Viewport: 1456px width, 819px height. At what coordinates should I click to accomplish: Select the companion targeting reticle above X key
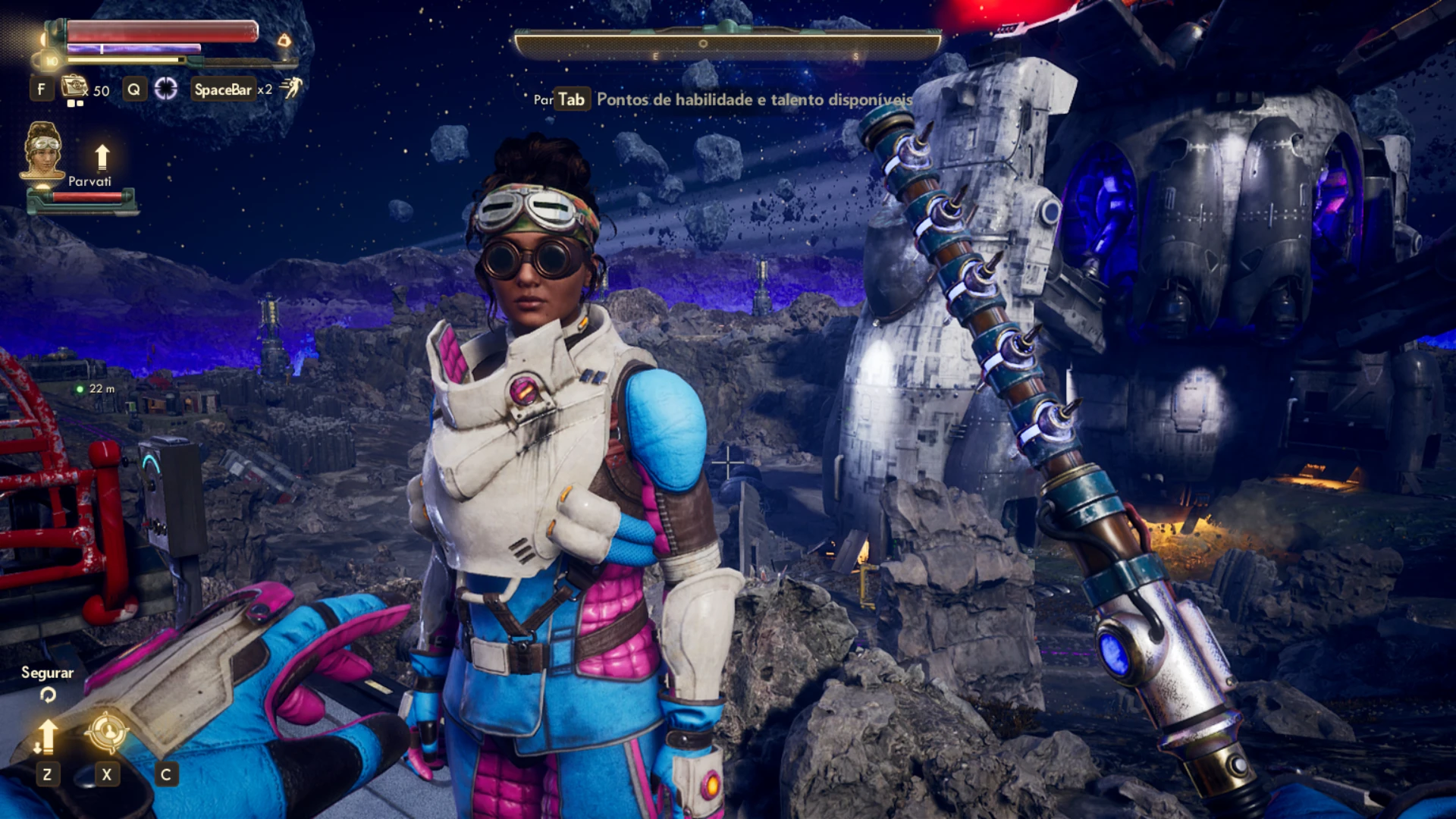[108, 732]
